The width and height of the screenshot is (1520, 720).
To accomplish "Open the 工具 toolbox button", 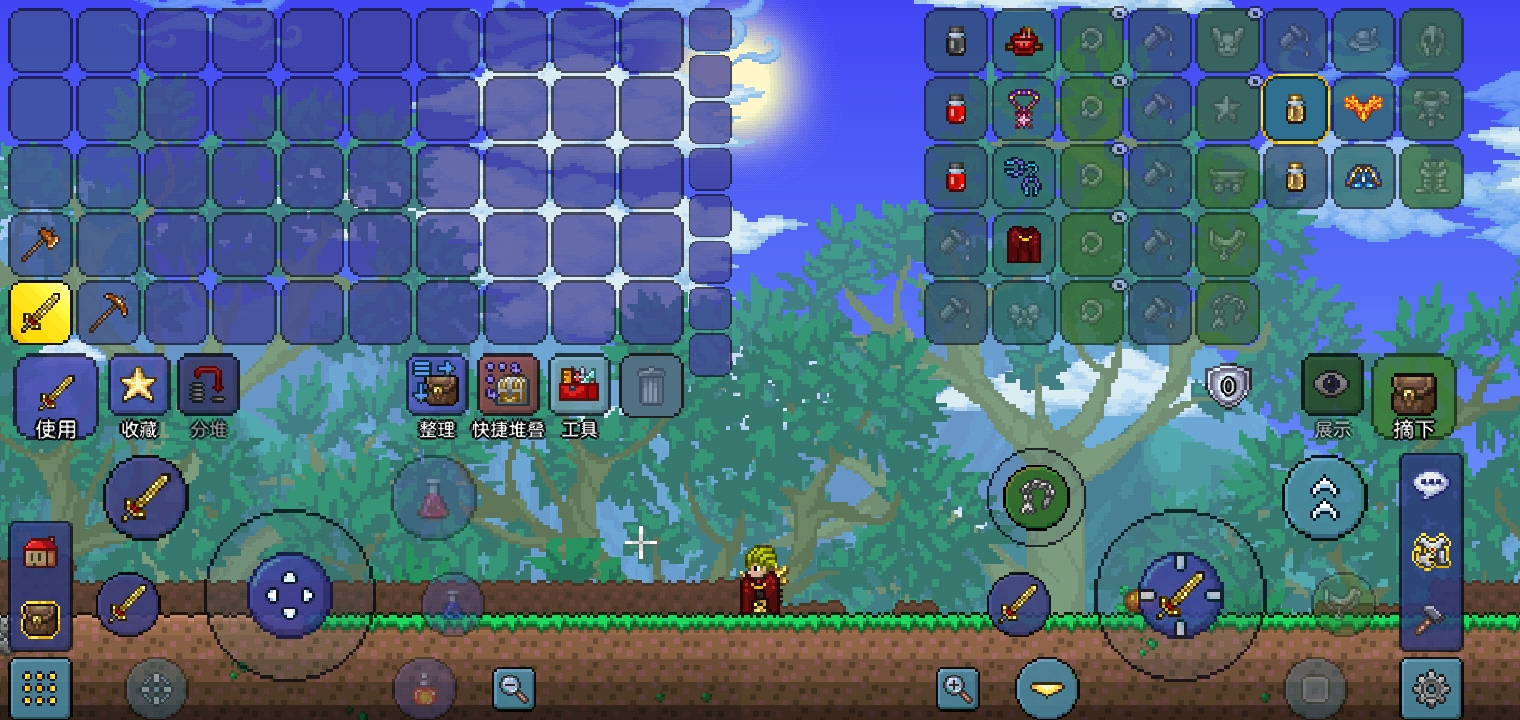I will click(579, 396).
